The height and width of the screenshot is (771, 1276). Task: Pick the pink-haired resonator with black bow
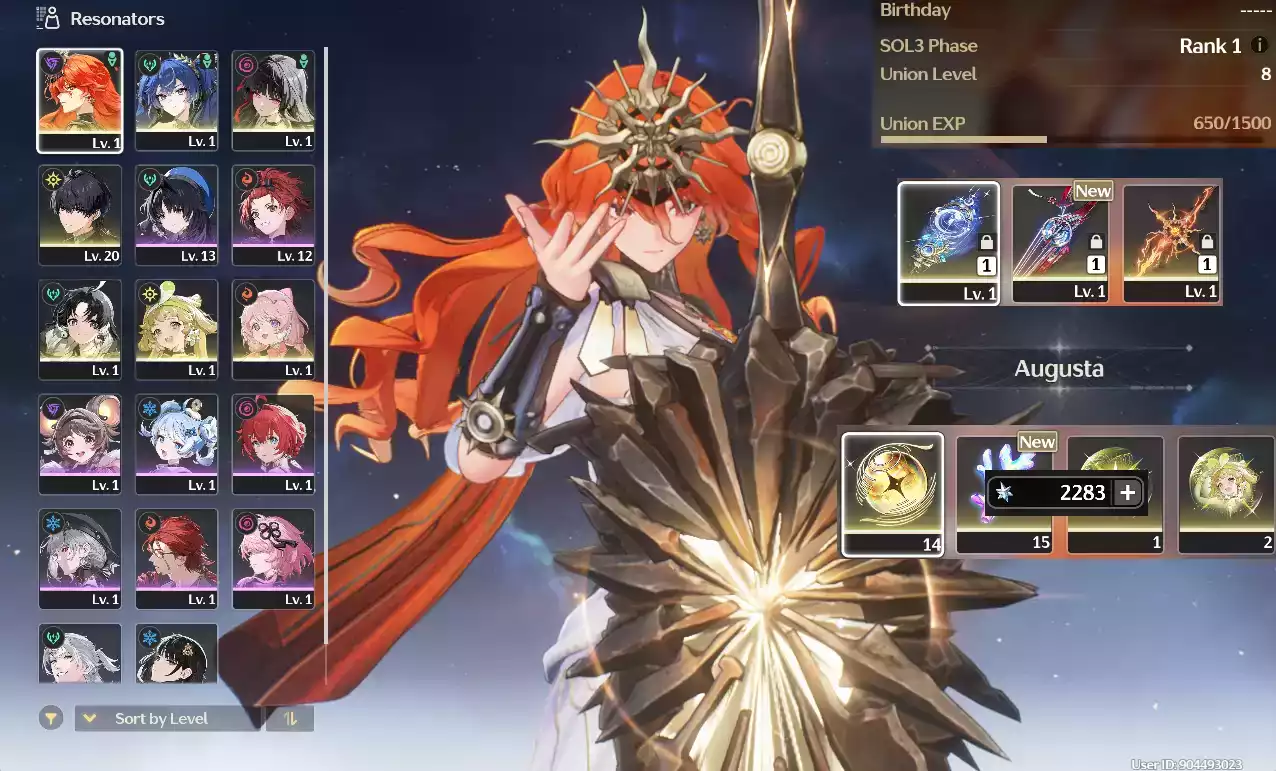273,558
